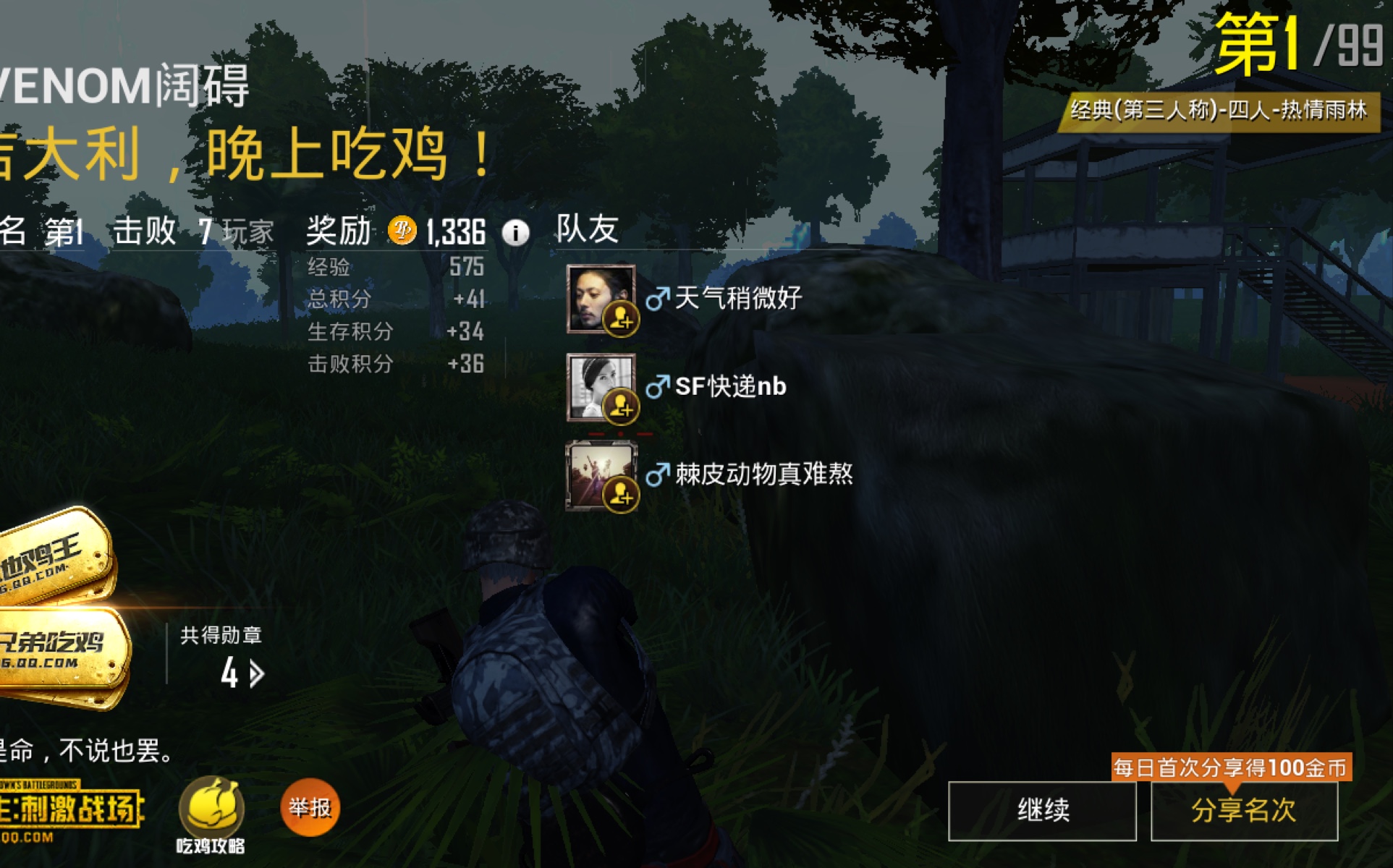The height and width of the screenshot is (868, 1393).
Task: Click the add friend icon on SF快递nb's avatar
Action: coord(621,407)
